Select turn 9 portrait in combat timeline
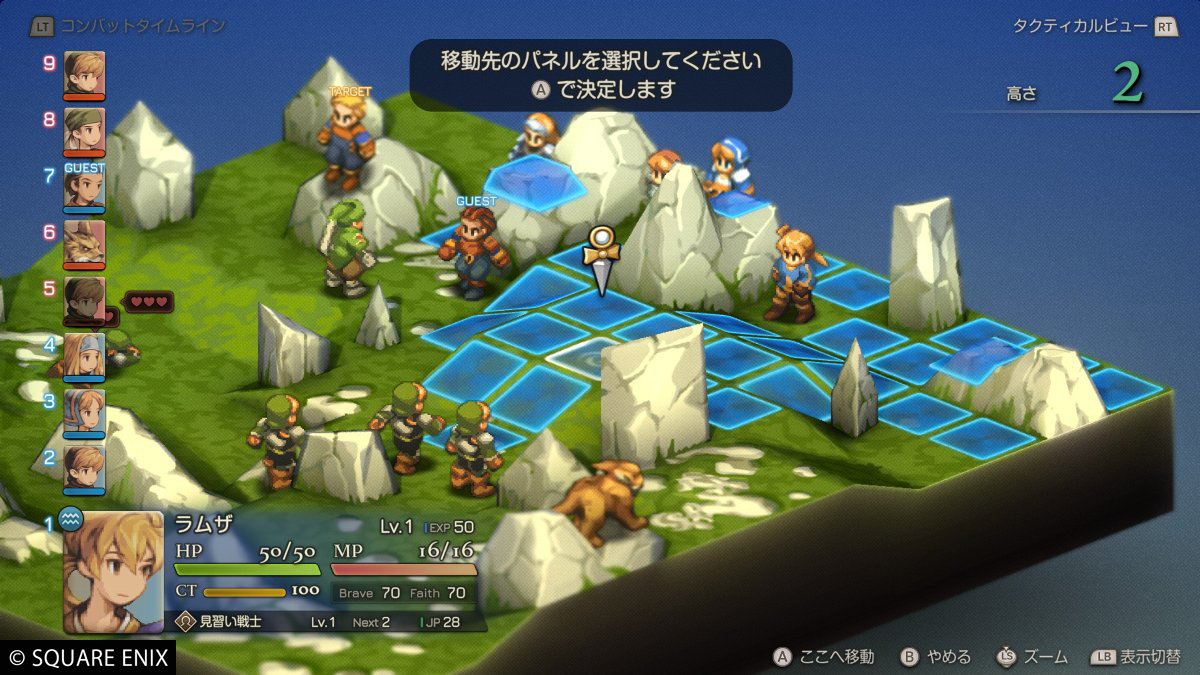The width and height of the screenshot is (1200, 675). pyautogui.click(x=84, y=73)
